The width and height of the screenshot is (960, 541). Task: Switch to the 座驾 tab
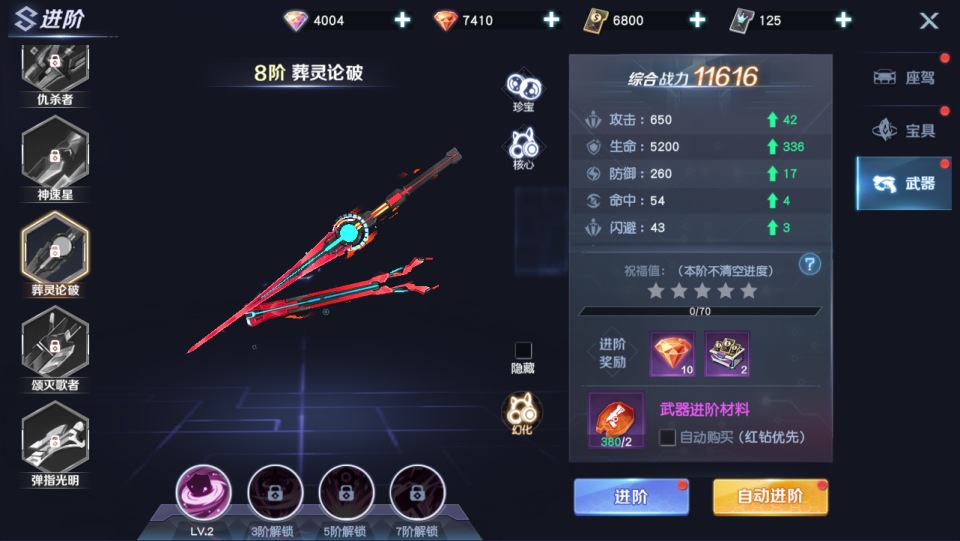point(903,78)
